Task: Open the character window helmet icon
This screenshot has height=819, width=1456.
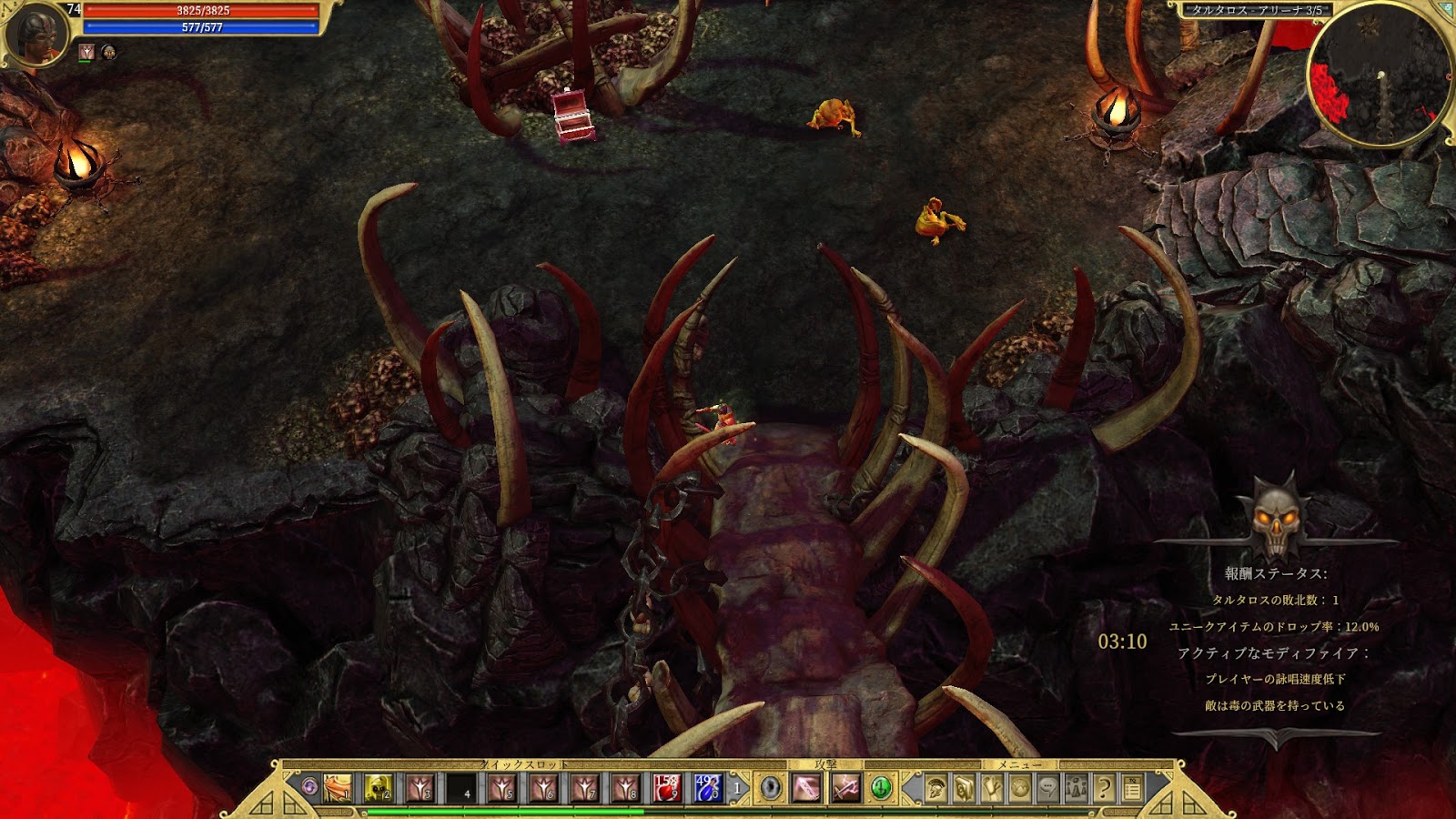Action: pyautogui.click(x=935, y=788)
